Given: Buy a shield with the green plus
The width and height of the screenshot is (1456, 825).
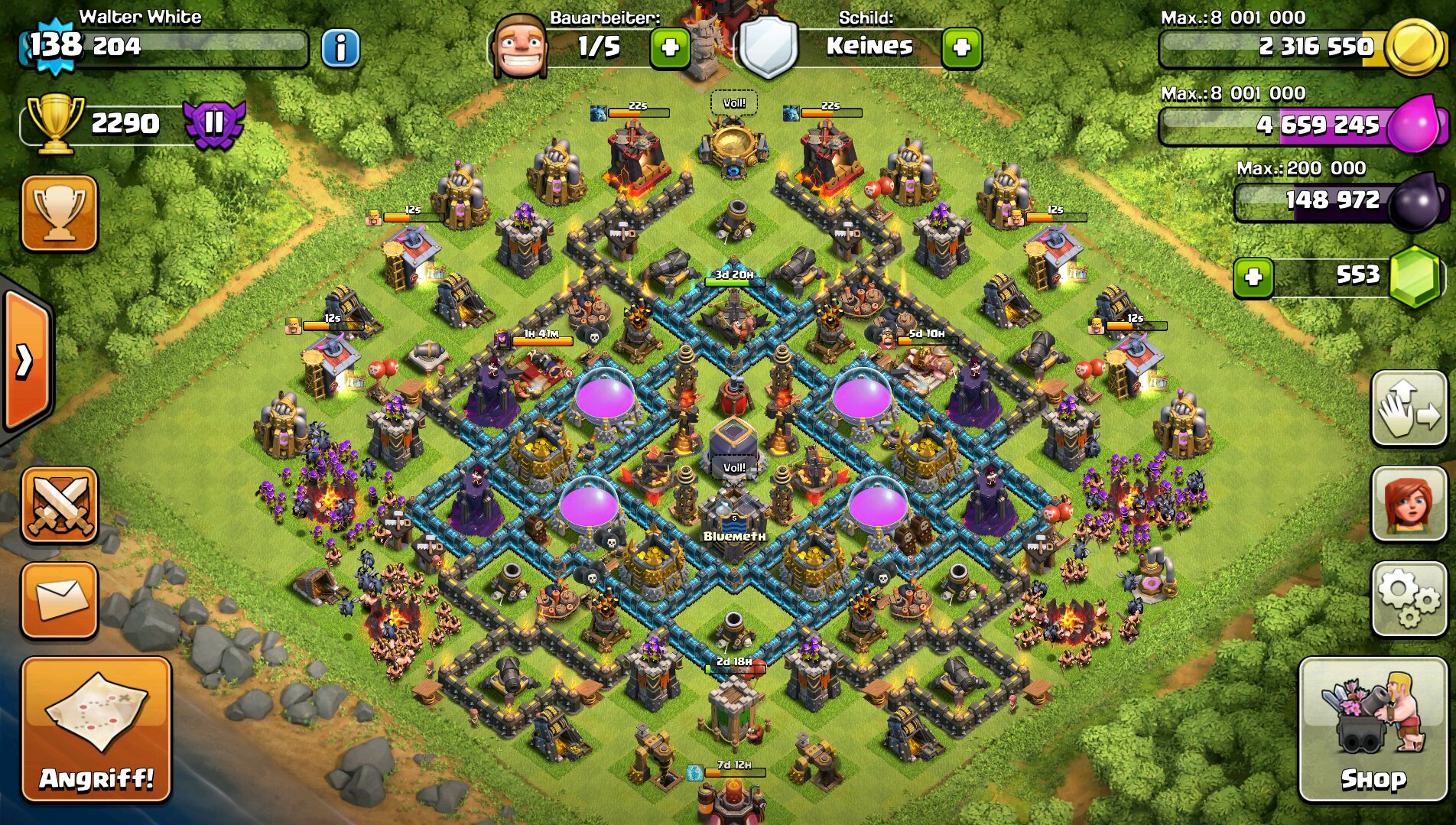Looking at the screenshot, I should (961, 48).
